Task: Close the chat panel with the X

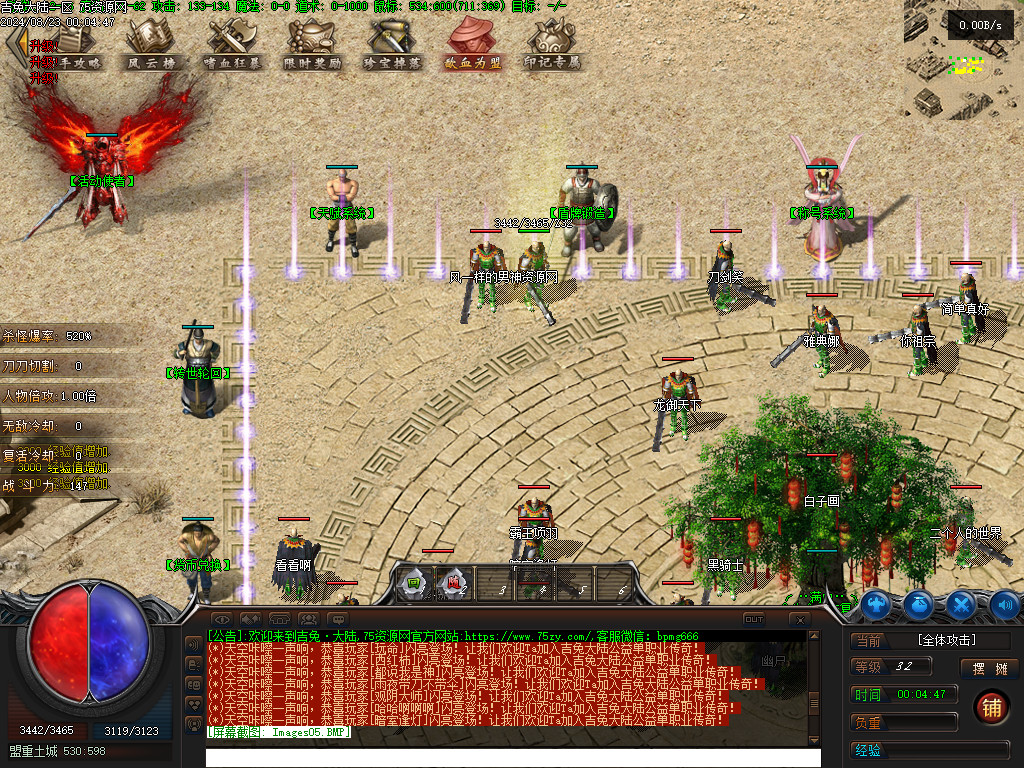Action: tap(798, 620)
